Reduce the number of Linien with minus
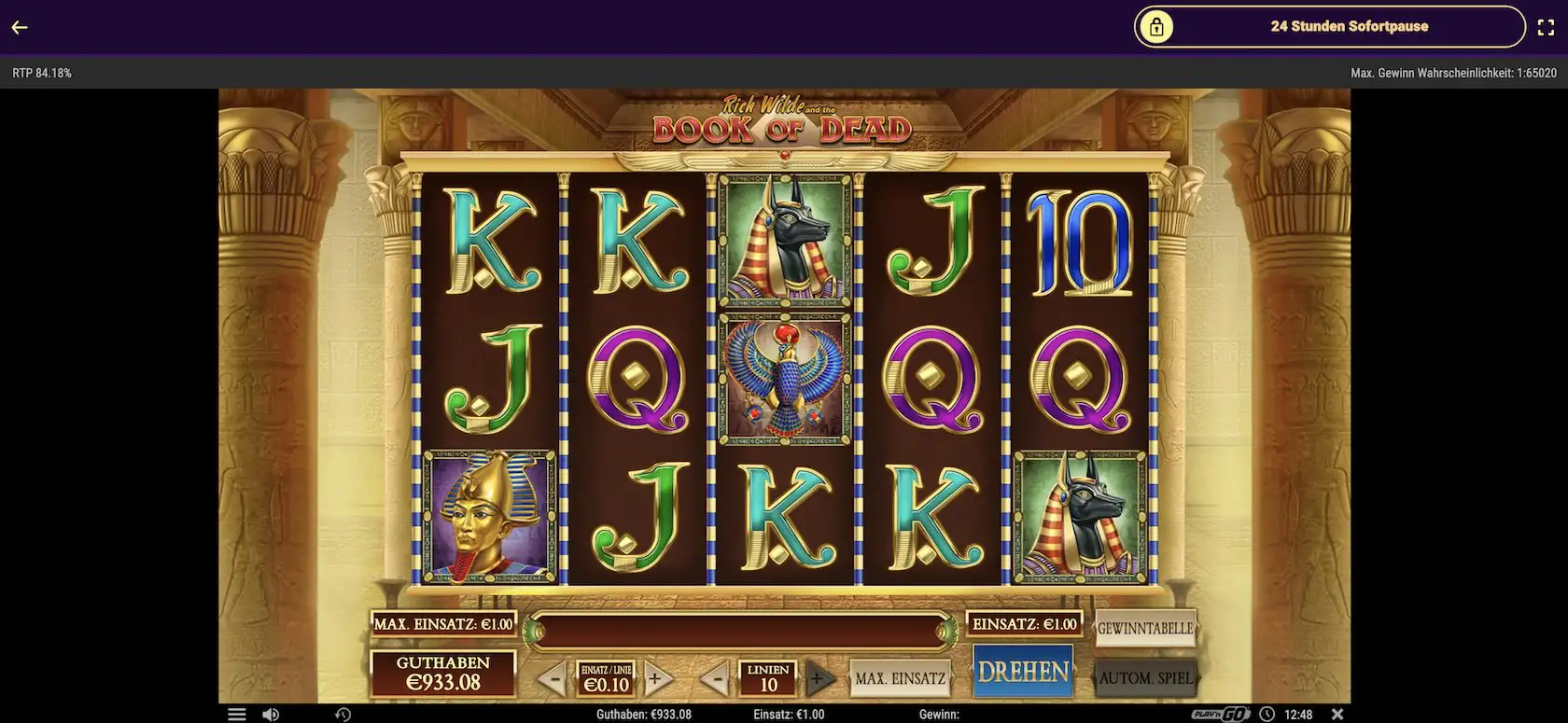The width and height of the screenshot is (1568, 723). (715, 679)
